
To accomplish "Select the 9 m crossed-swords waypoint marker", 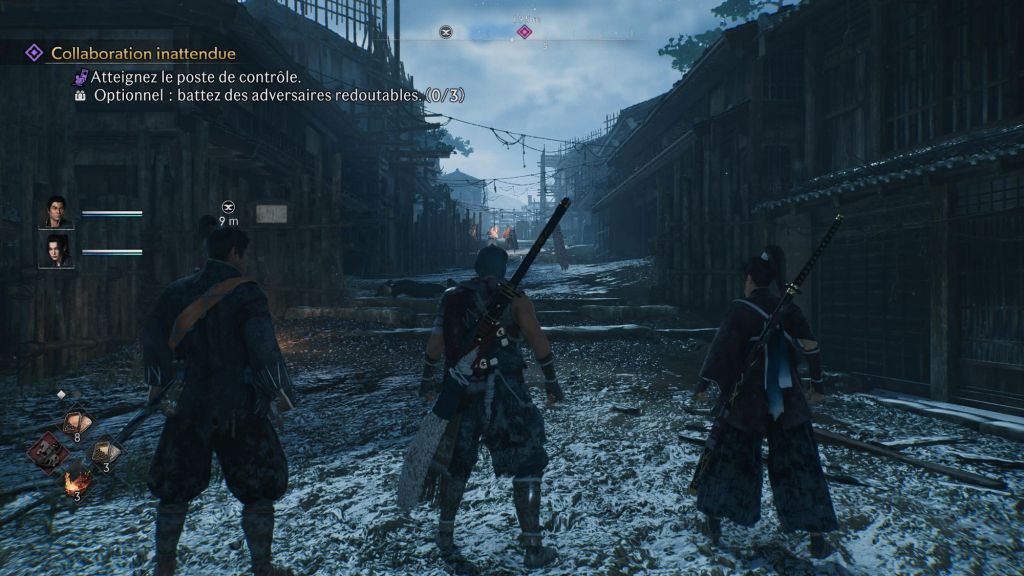I will (228, 207).
